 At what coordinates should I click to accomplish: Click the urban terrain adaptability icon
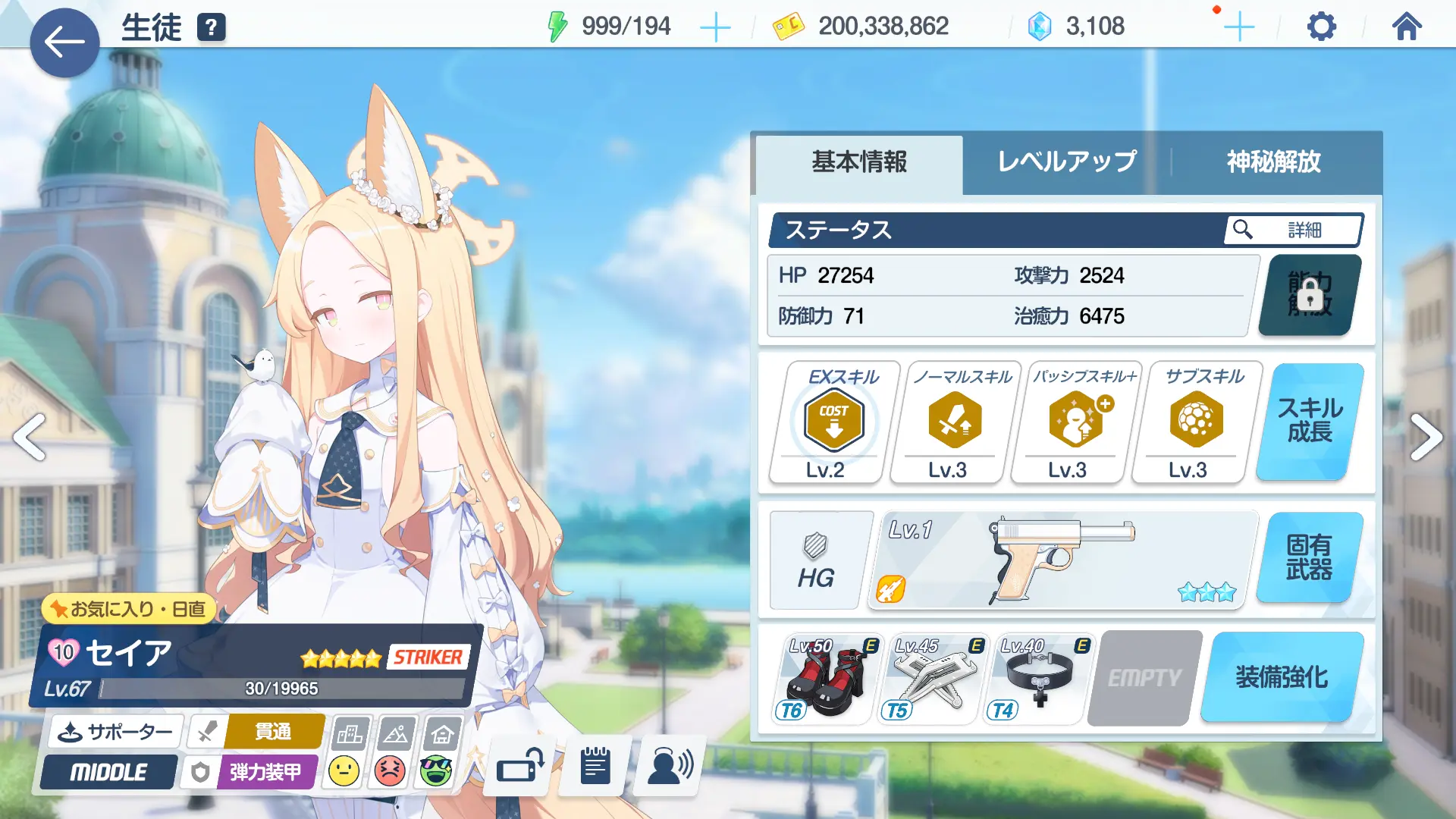[351, 734]
